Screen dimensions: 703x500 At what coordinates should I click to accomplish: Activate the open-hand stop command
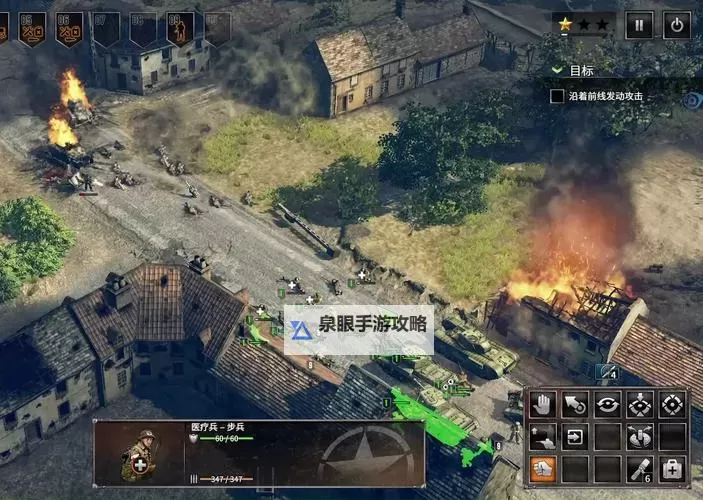pos(542,405)
